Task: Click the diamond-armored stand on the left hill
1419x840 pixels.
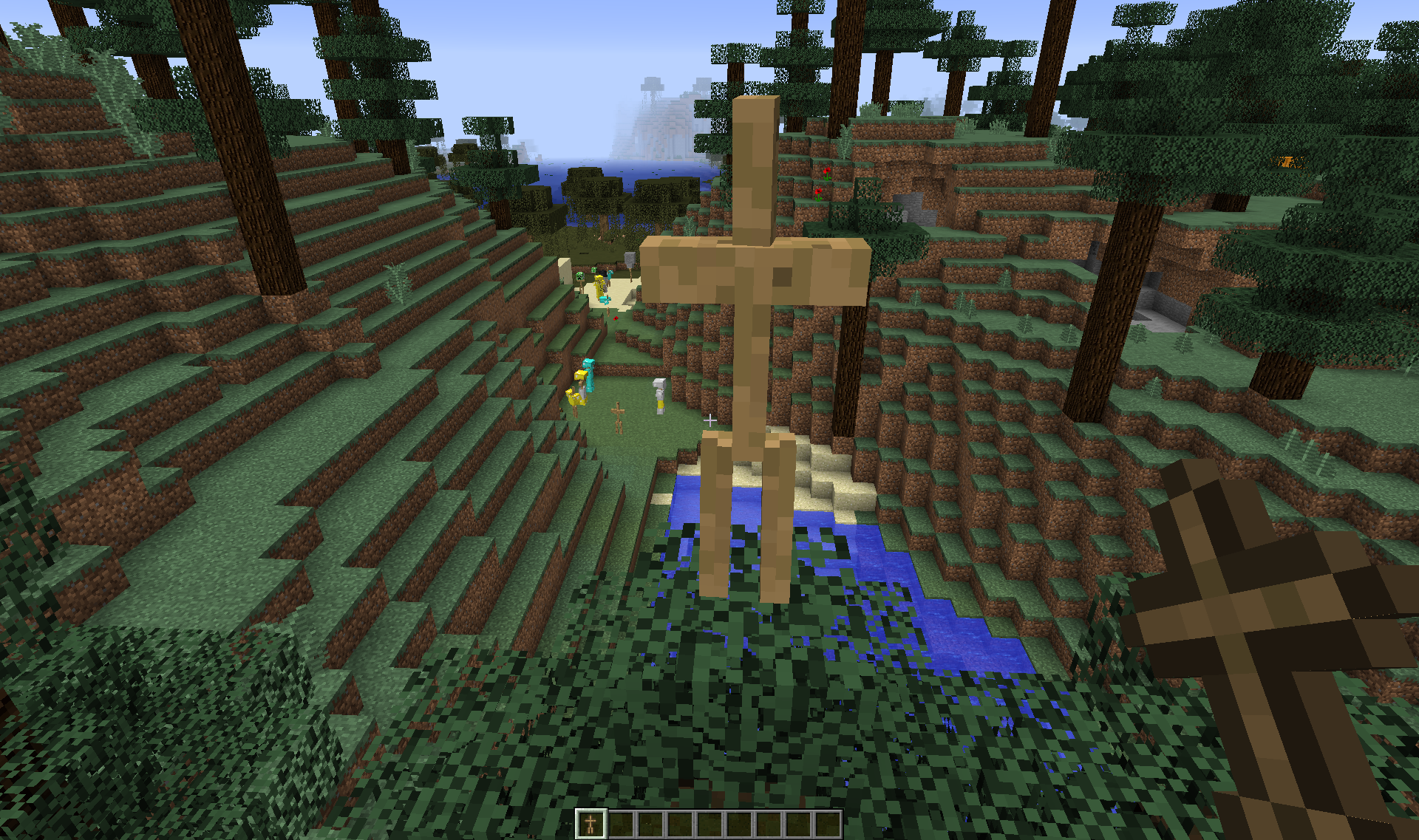Action: 589,375
